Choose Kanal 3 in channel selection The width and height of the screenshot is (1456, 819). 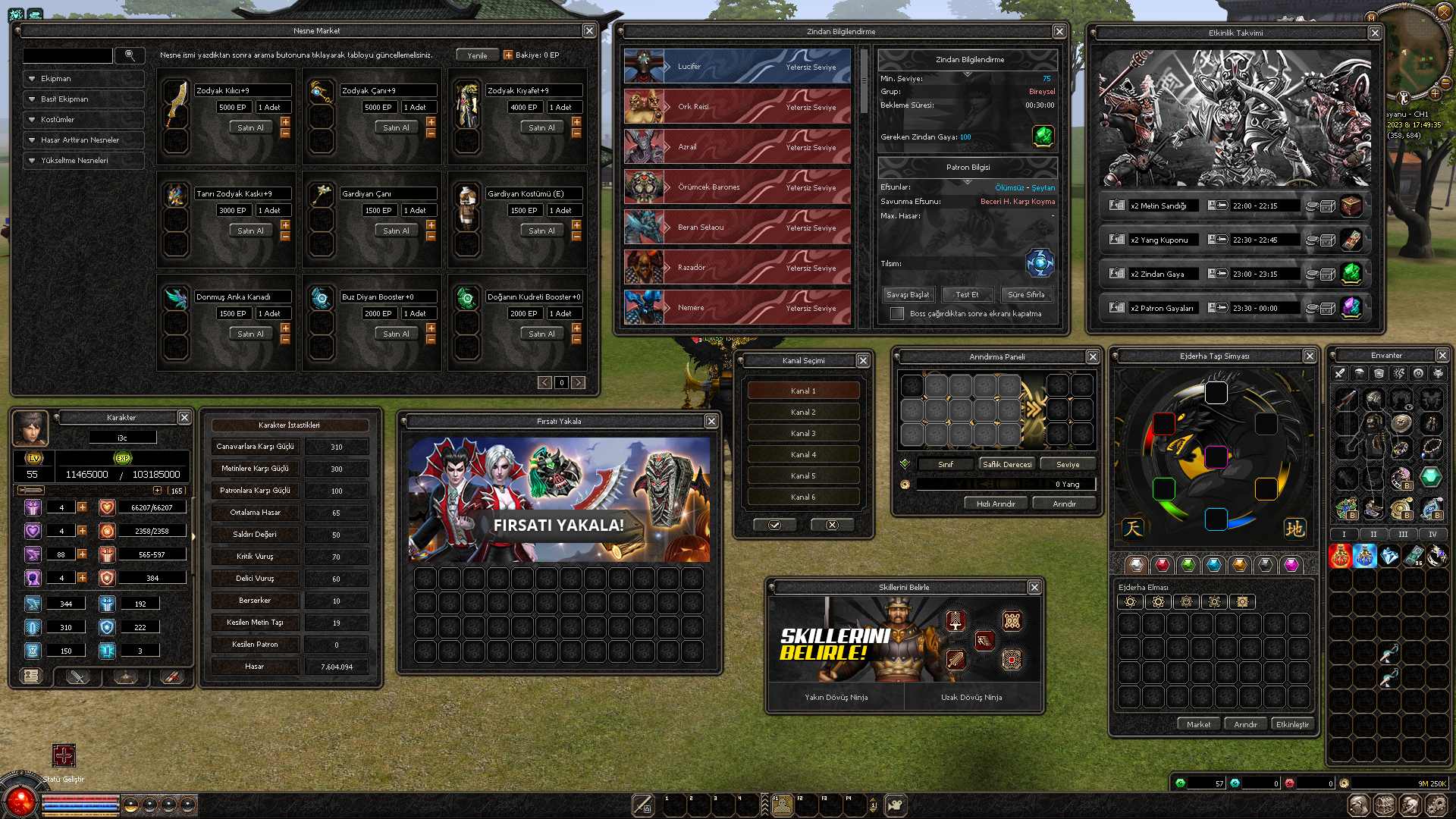click(803, 433)
